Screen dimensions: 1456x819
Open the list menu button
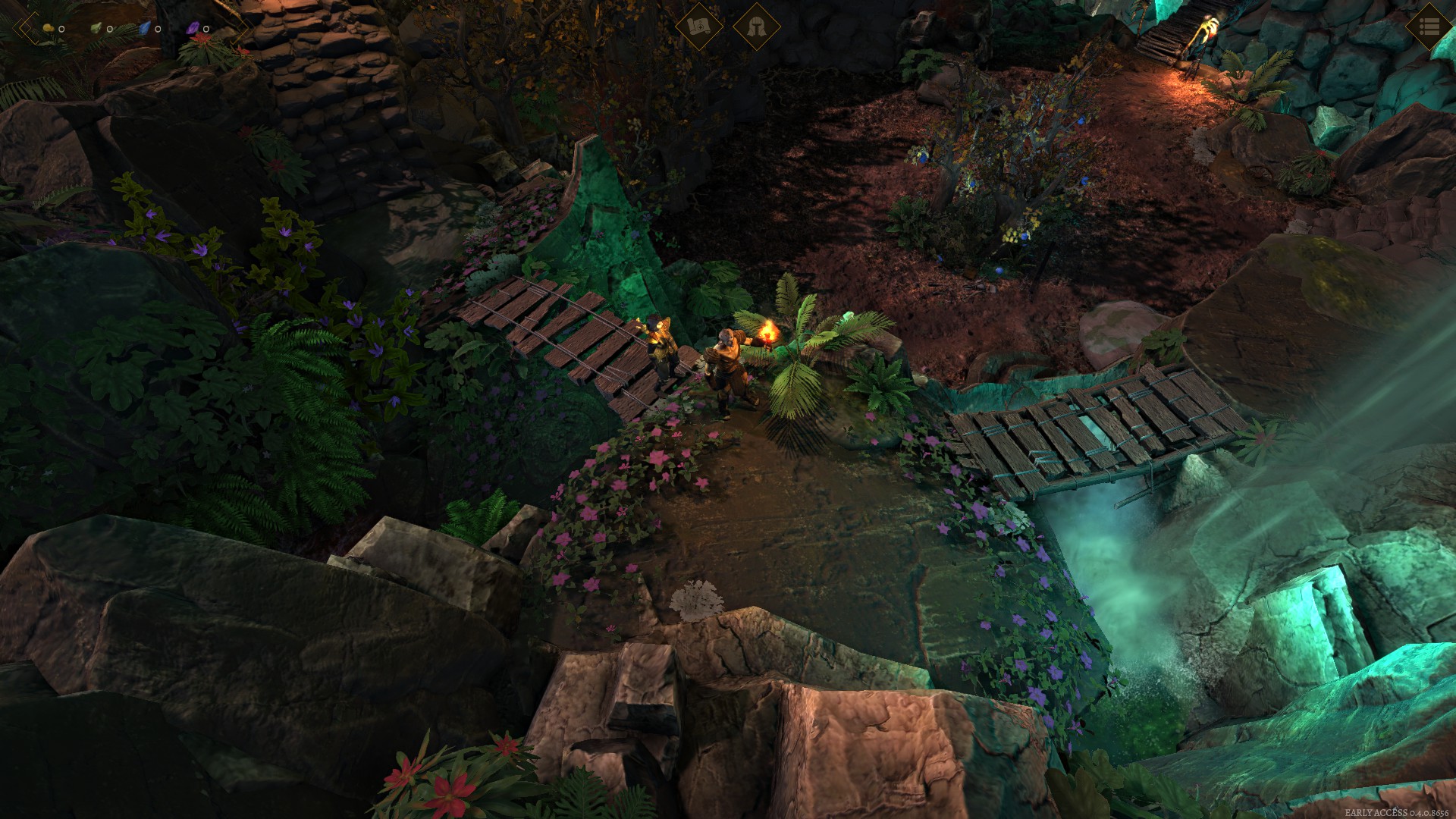pos(1429,27)
